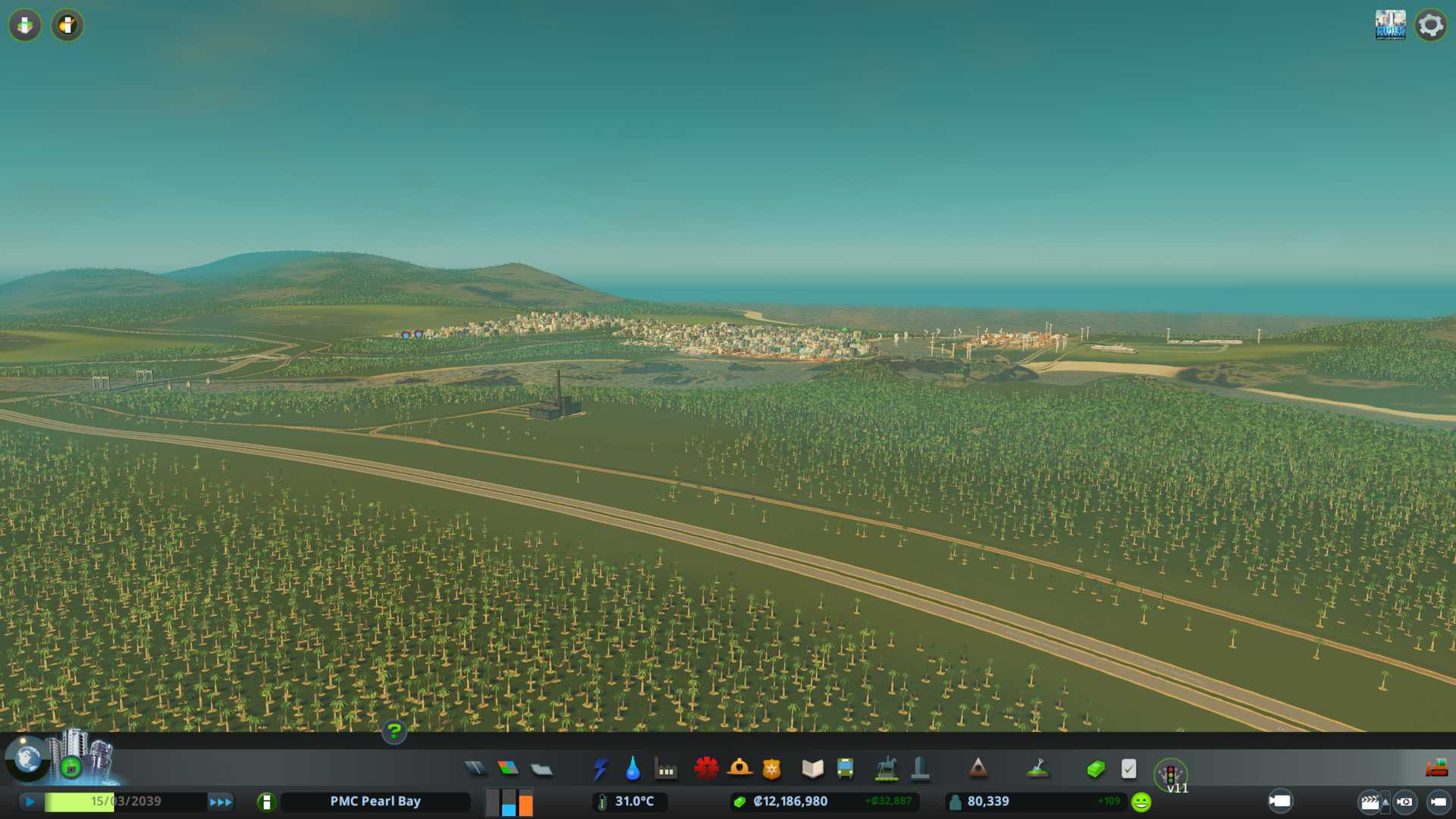Activate the bulldozer tool

coord(1436,769)
